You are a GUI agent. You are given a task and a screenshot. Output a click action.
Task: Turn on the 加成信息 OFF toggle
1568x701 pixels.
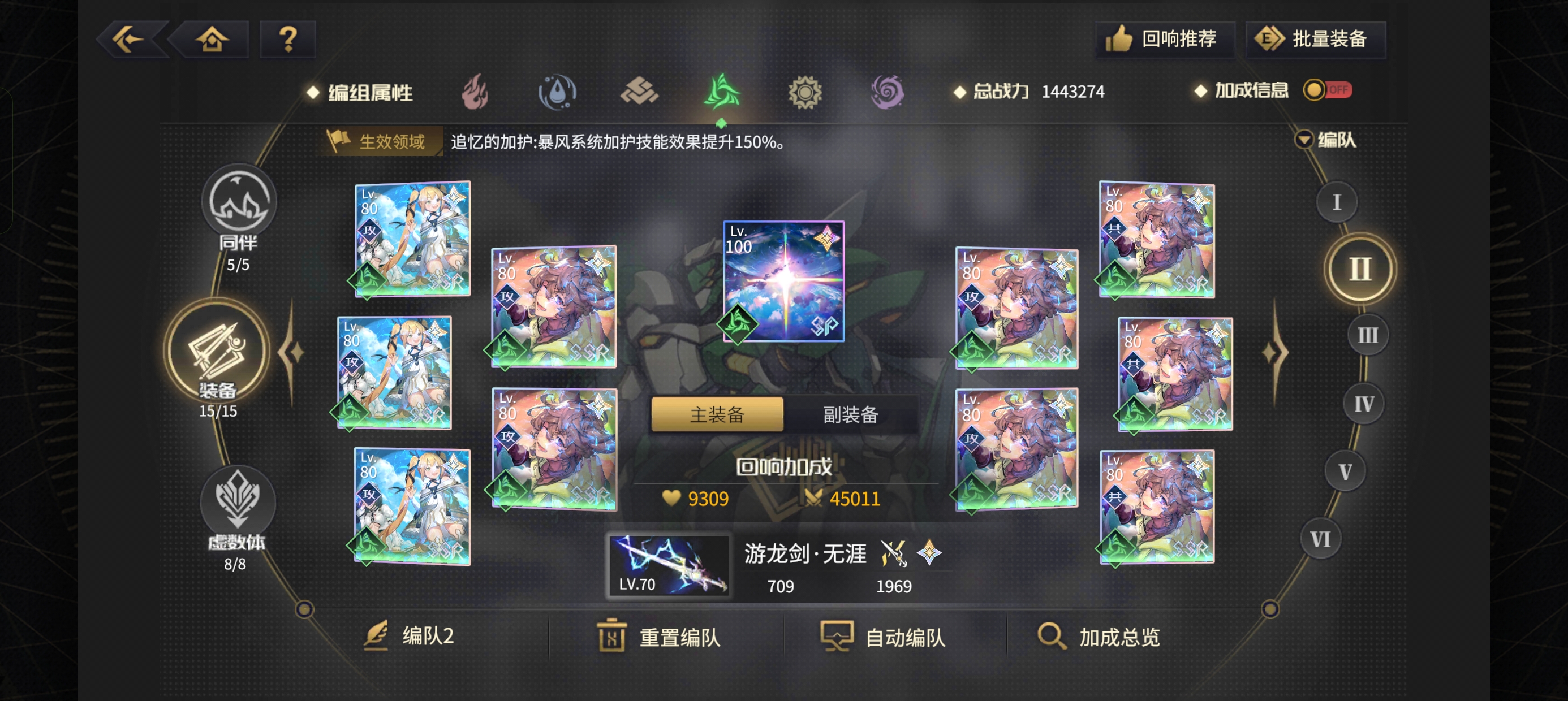[1327, 90]
